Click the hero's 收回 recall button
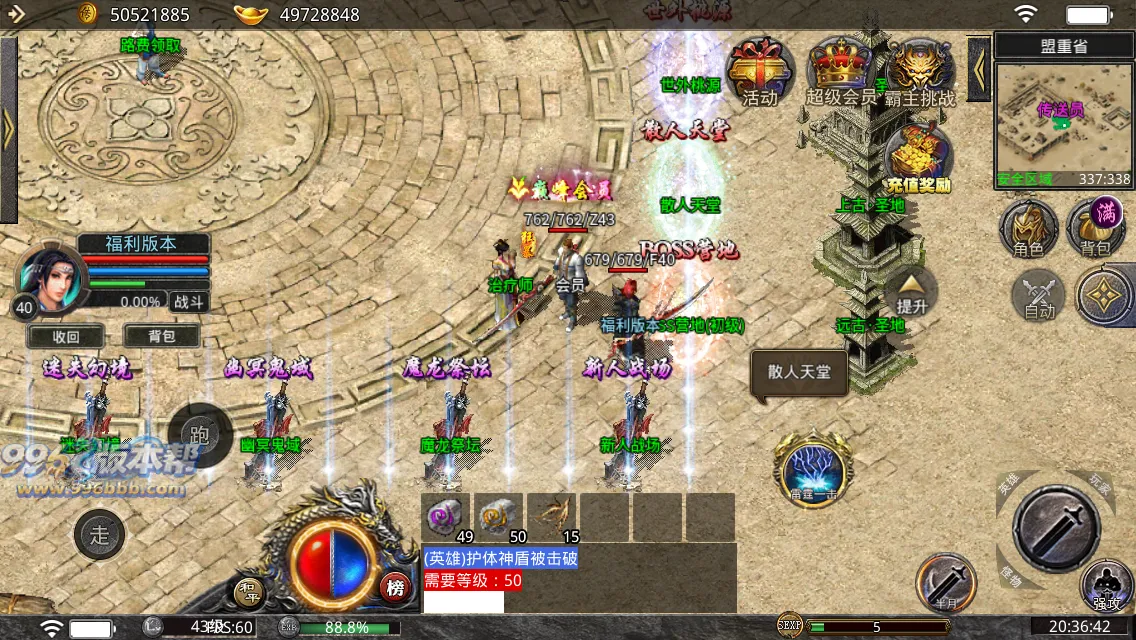This screenshot has height=640, width=1136. pos(66,337)
